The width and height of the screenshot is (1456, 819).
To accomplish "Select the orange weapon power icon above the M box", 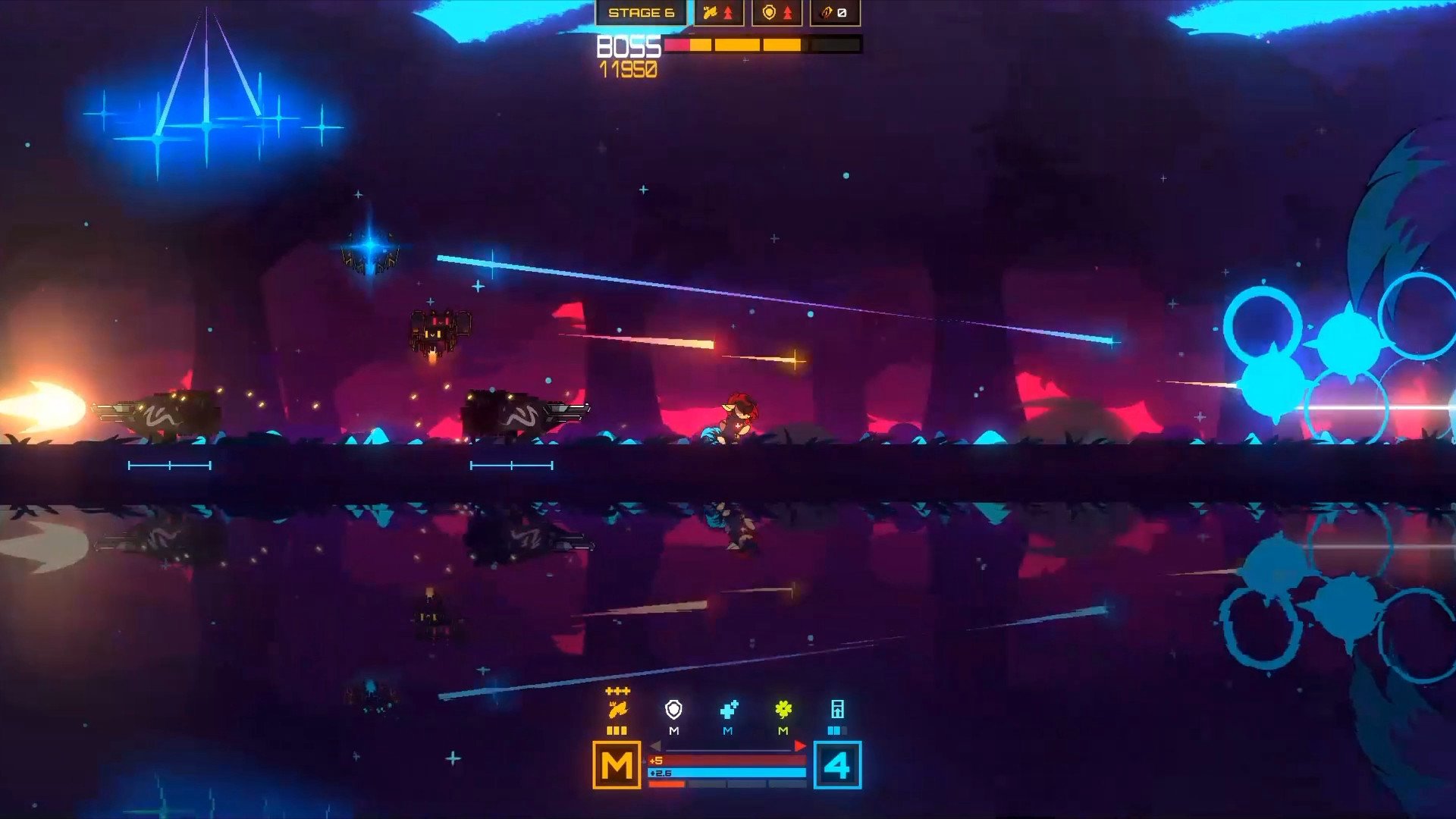I will pos(617,710).
